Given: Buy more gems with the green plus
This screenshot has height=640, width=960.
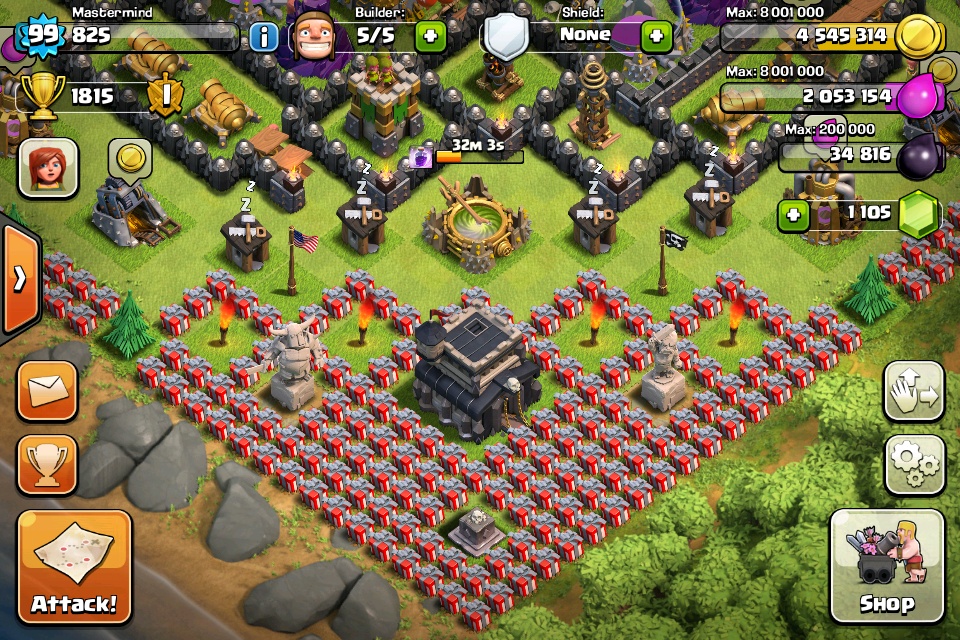Looking at the screenshot, I should coord(793,214).
